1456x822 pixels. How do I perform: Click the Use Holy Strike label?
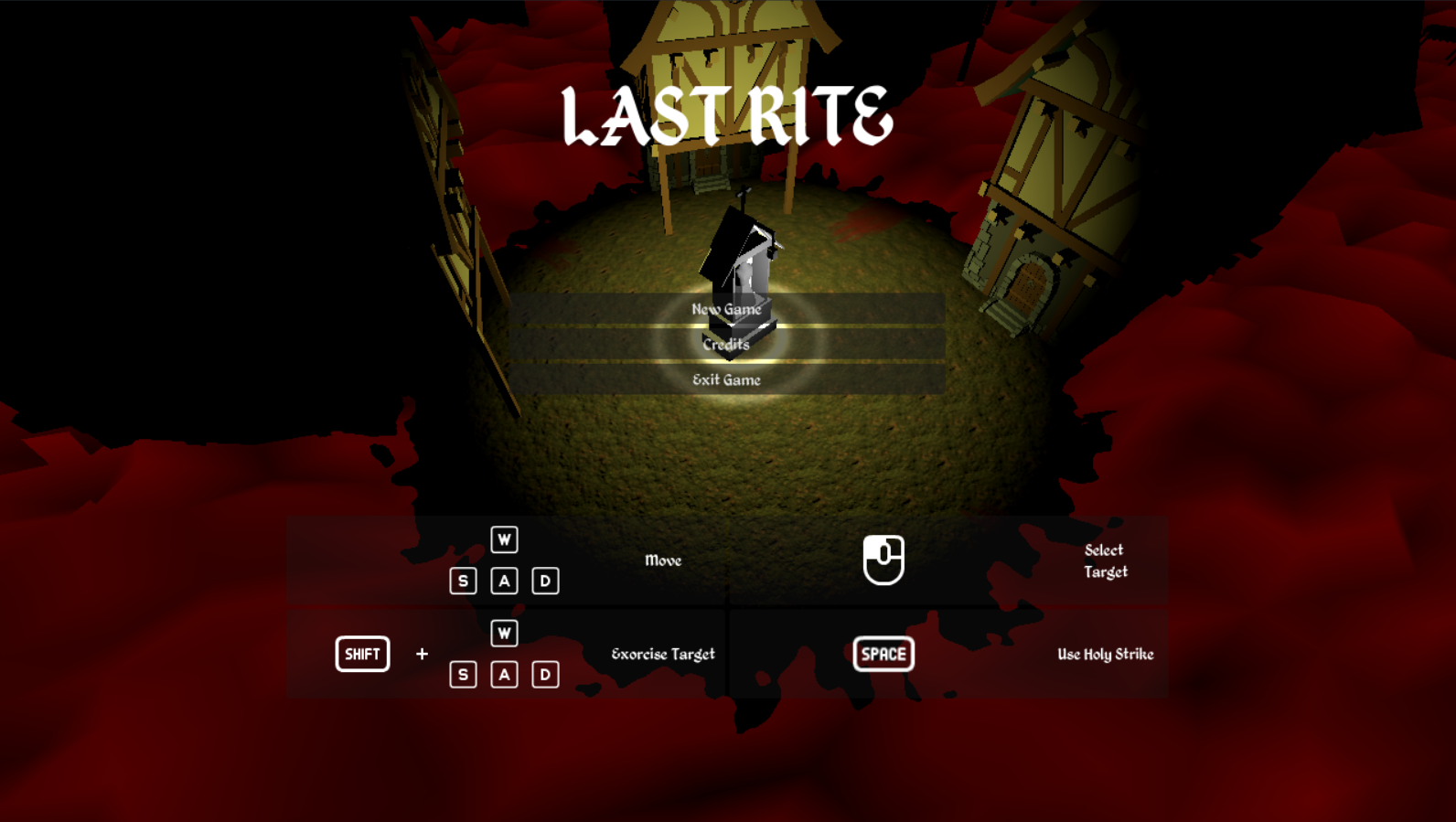(x=1107, y=654)
